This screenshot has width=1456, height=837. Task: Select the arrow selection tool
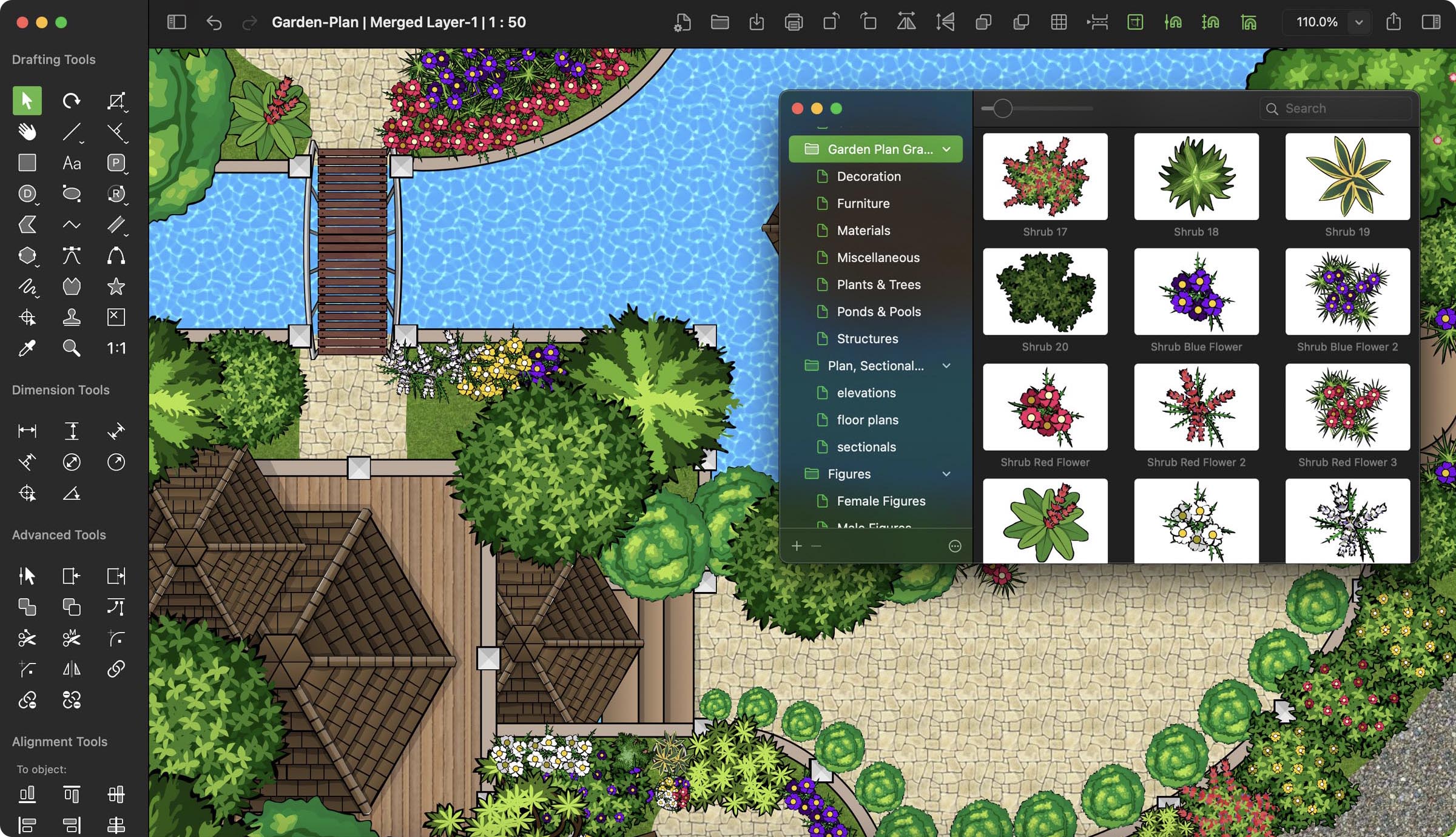pos(27,101)
